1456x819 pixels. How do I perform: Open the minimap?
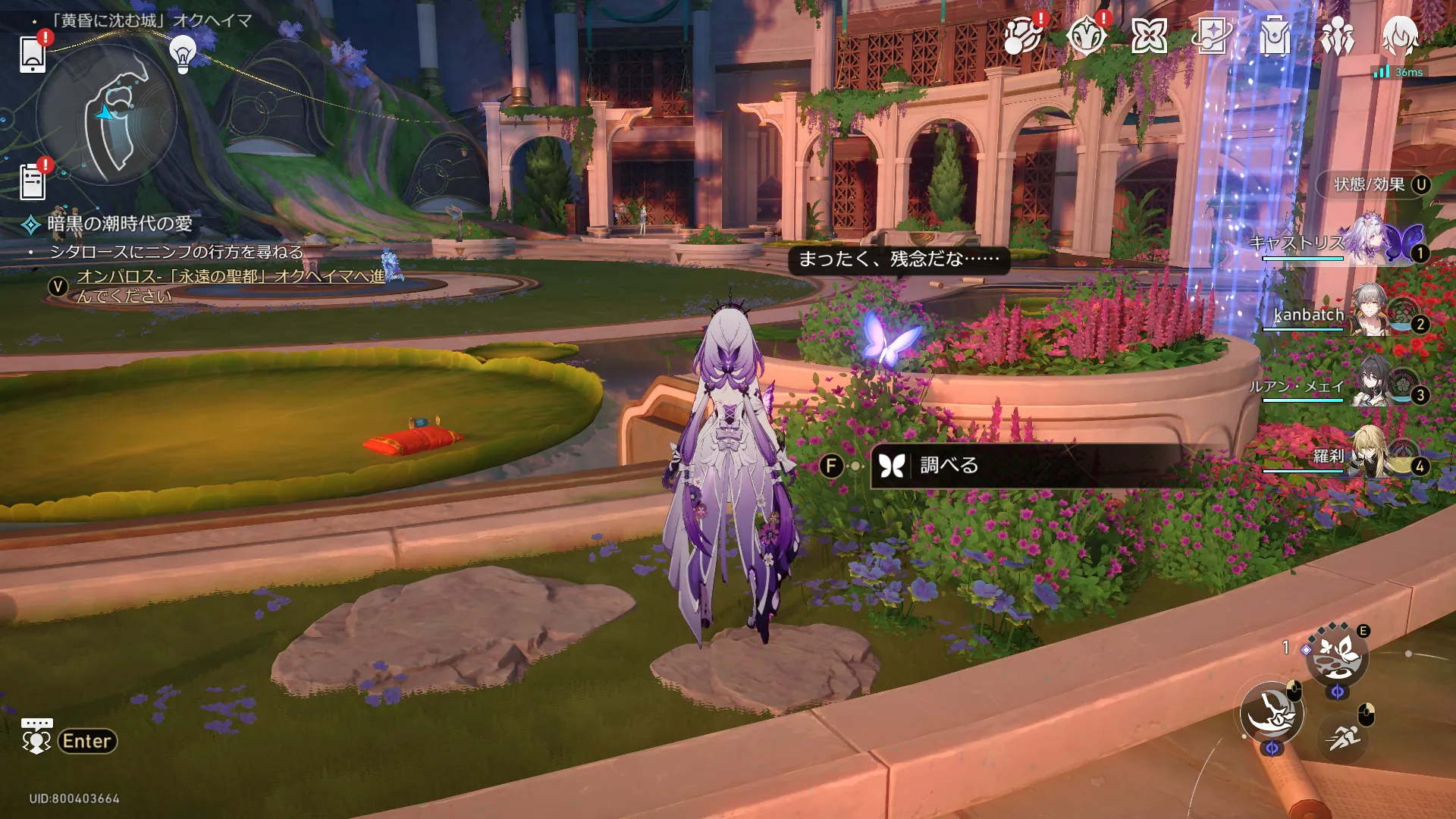point(107,115)
